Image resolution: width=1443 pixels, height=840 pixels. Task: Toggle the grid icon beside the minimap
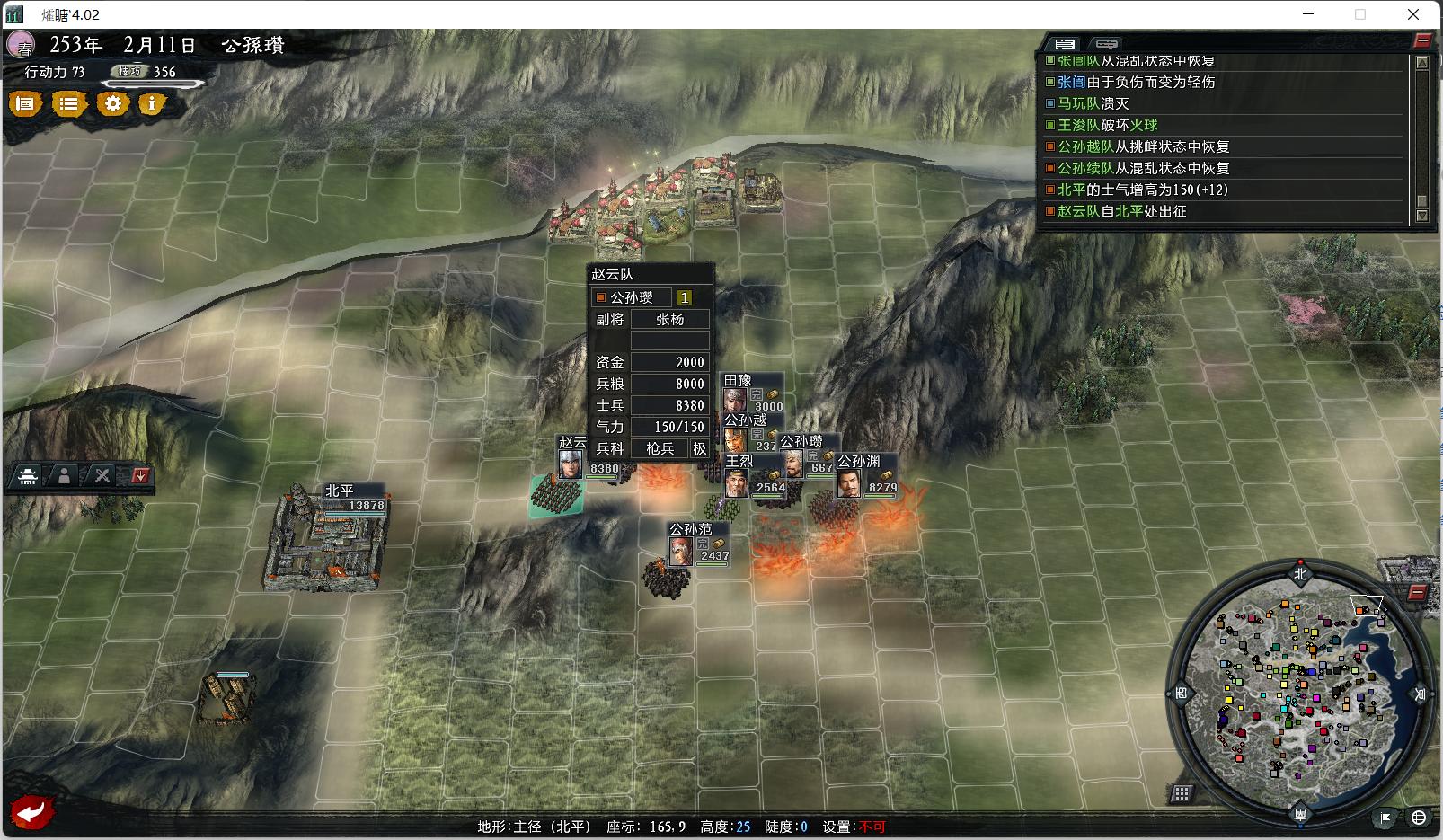pos(1182,793)
